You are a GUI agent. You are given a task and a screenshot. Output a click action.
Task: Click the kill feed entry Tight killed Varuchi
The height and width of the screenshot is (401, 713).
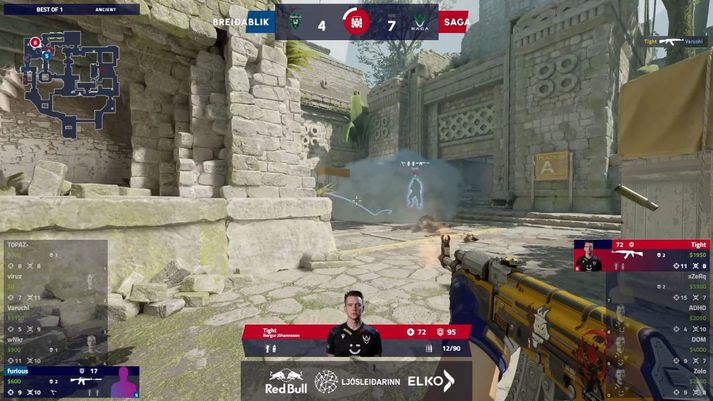click(676, 42)
